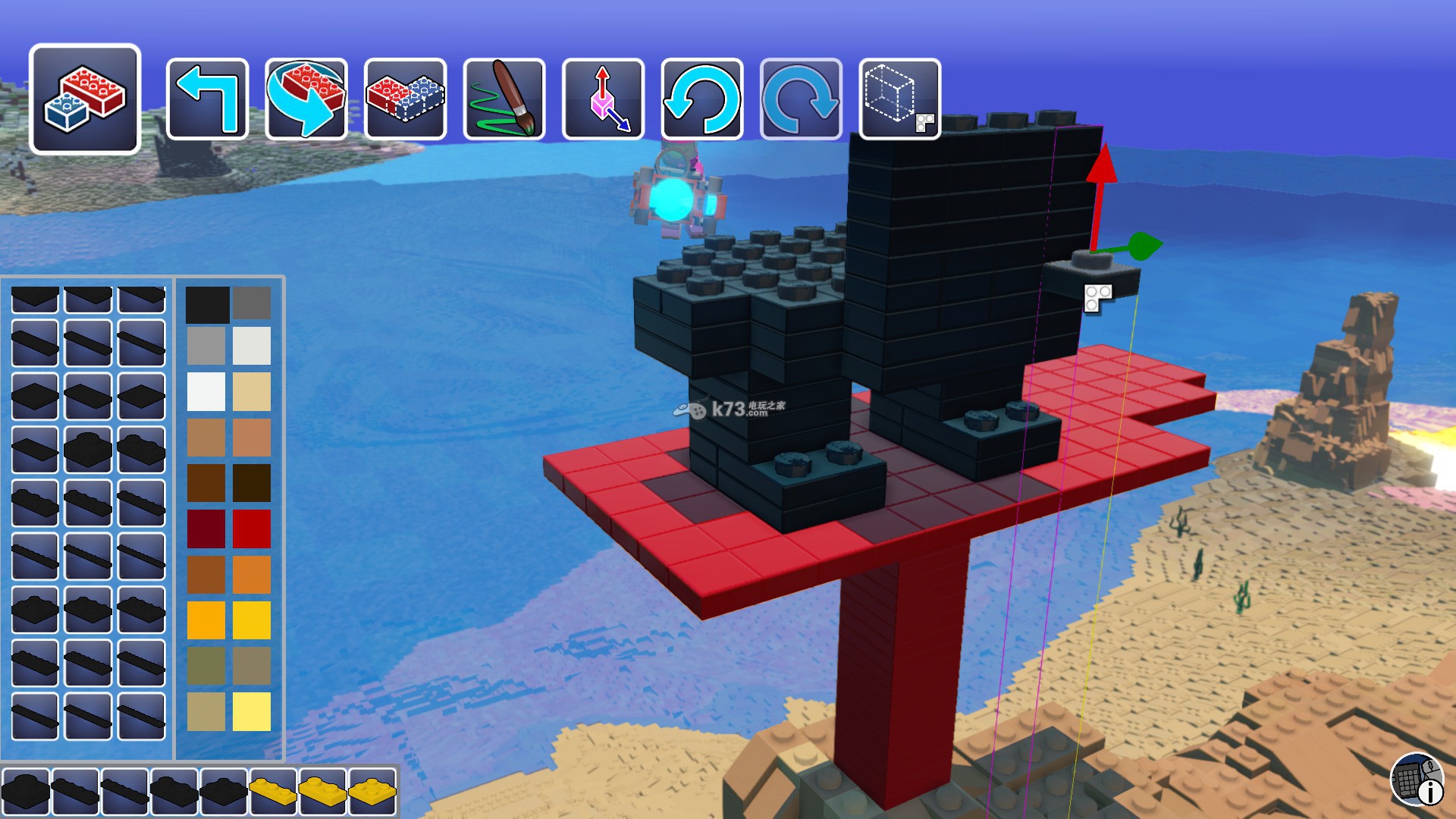The height and width of the screenshot is (819, 1456).
Task: Pick the pure white color swatch
Action: [x=206, y=391]
